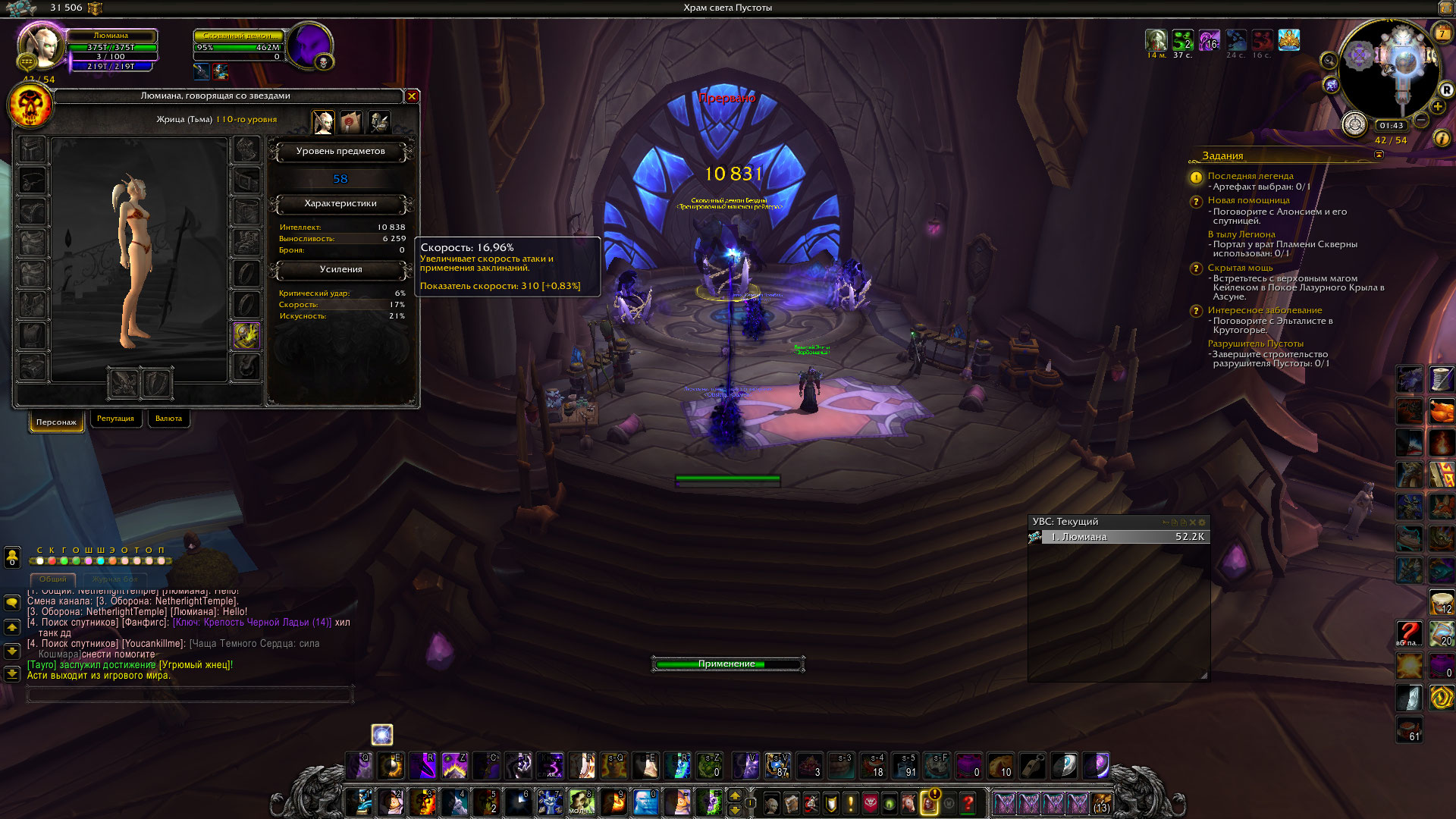
Task: Show the titles scroll tab
Action: pos(351,121)
